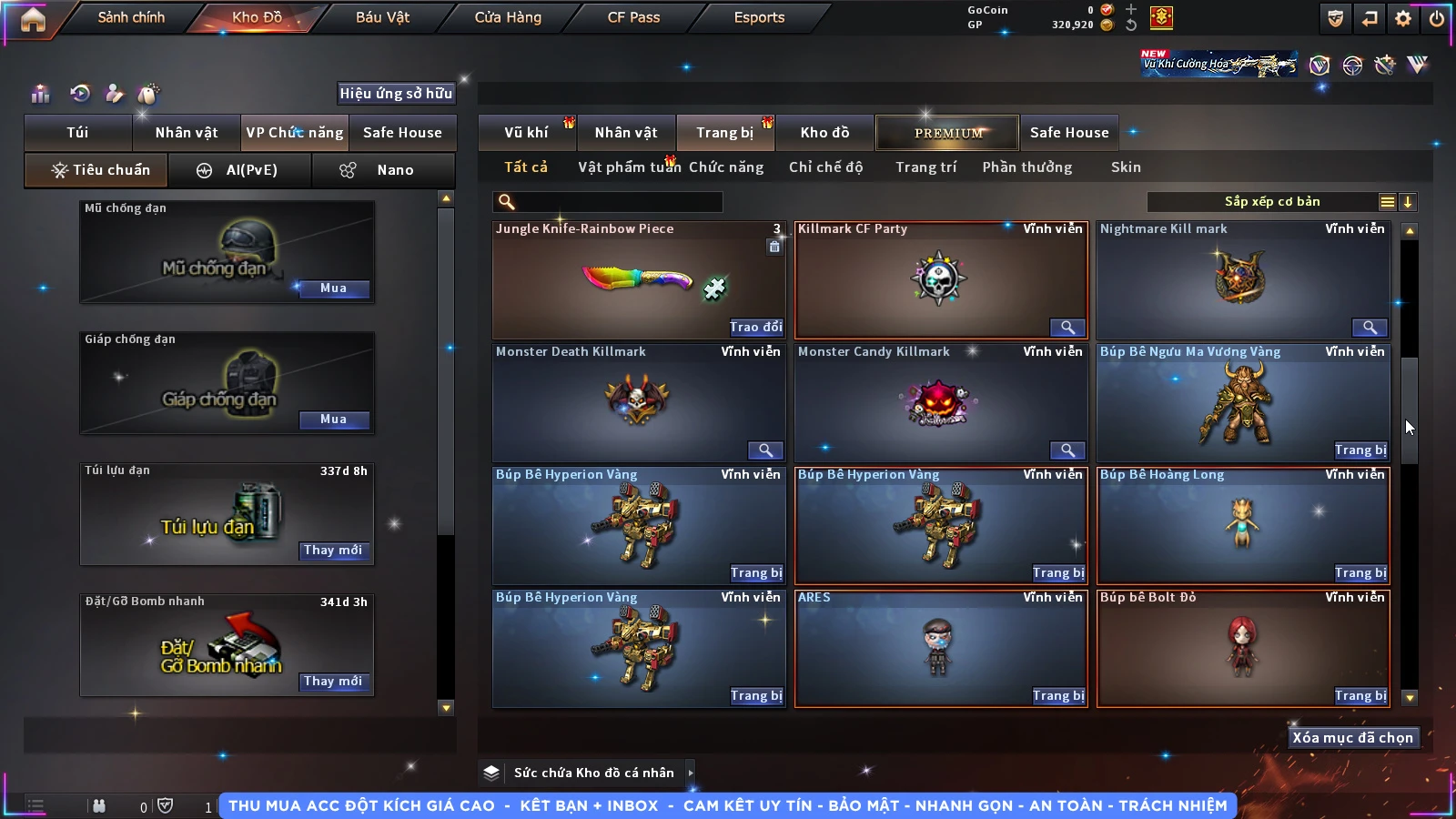Viewport: 1456px width, 819px height.
Task: Equip the ARES character doll
Action: [1058, 696]
